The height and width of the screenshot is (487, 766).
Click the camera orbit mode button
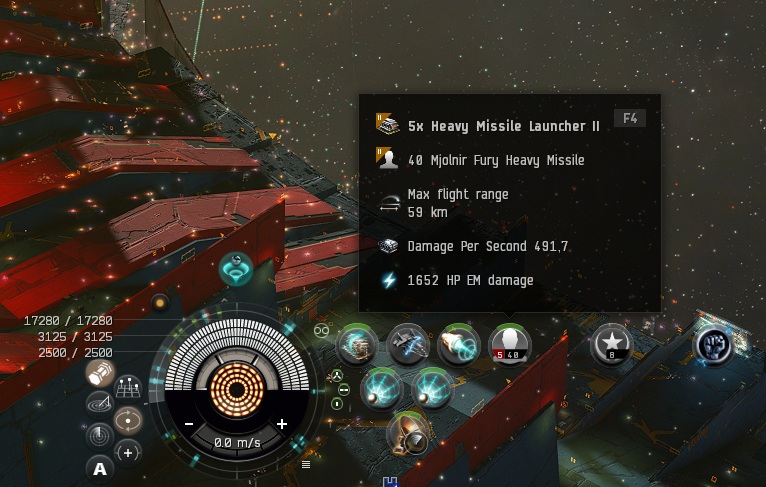coord(127,420)
